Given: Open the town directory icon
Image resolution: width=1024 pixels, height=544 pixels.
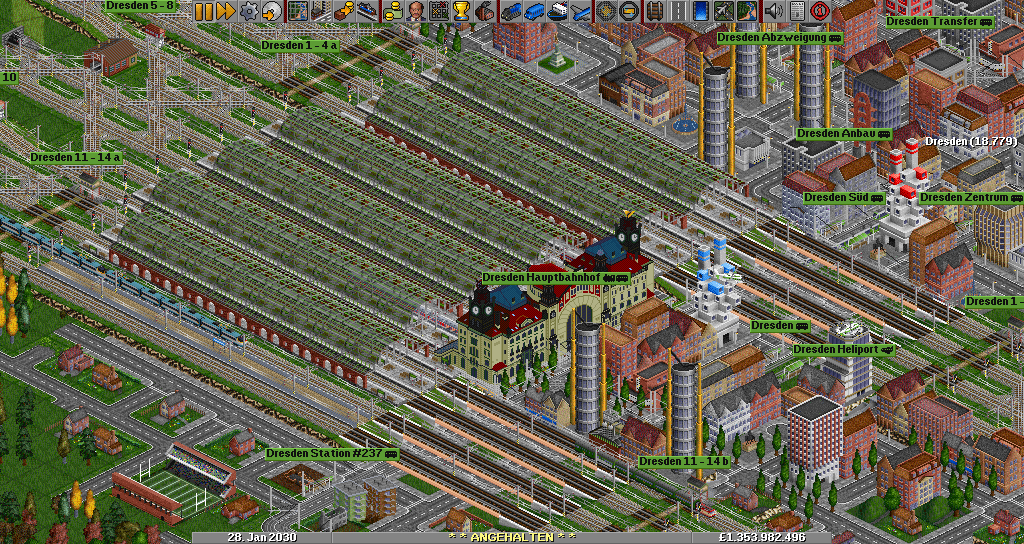Looking at the screenshot, I should [320, 11].
